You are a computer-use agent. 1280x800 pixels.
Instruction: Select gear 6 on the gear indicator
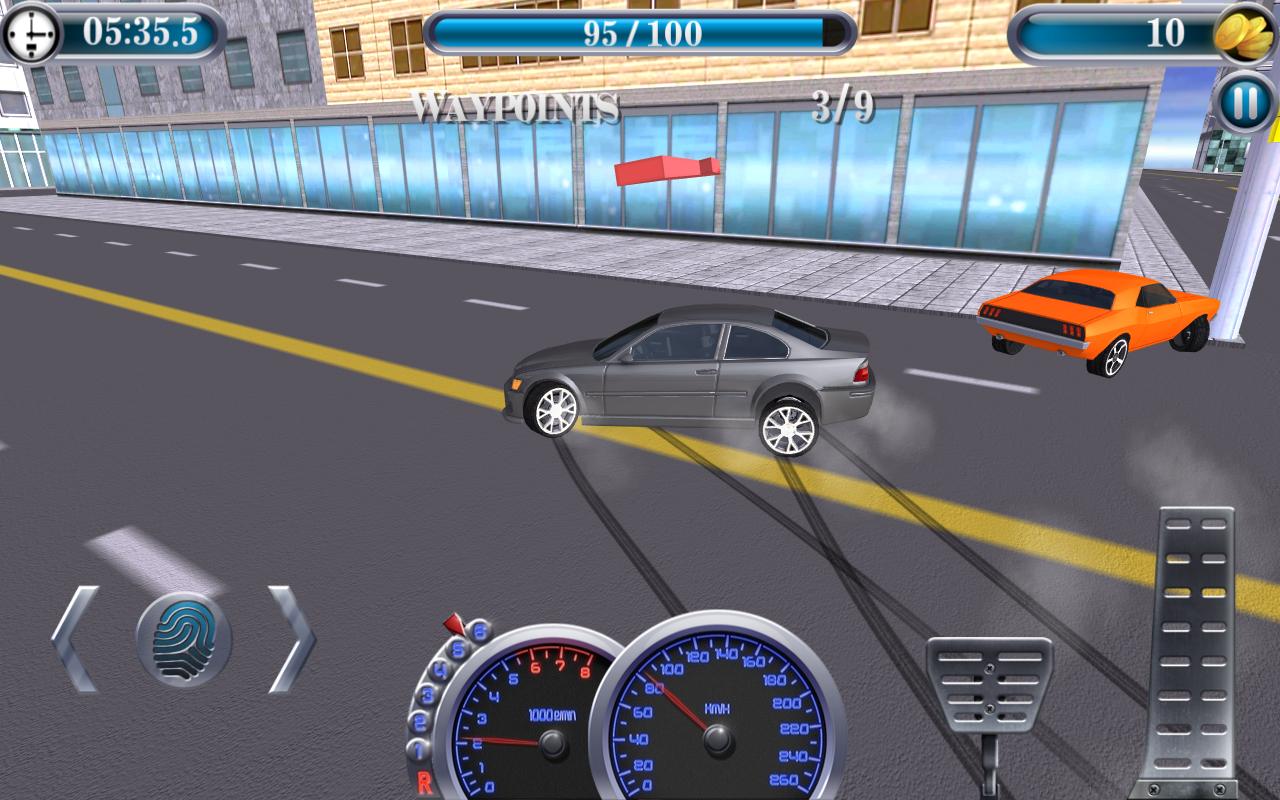(x=478, y=631)
